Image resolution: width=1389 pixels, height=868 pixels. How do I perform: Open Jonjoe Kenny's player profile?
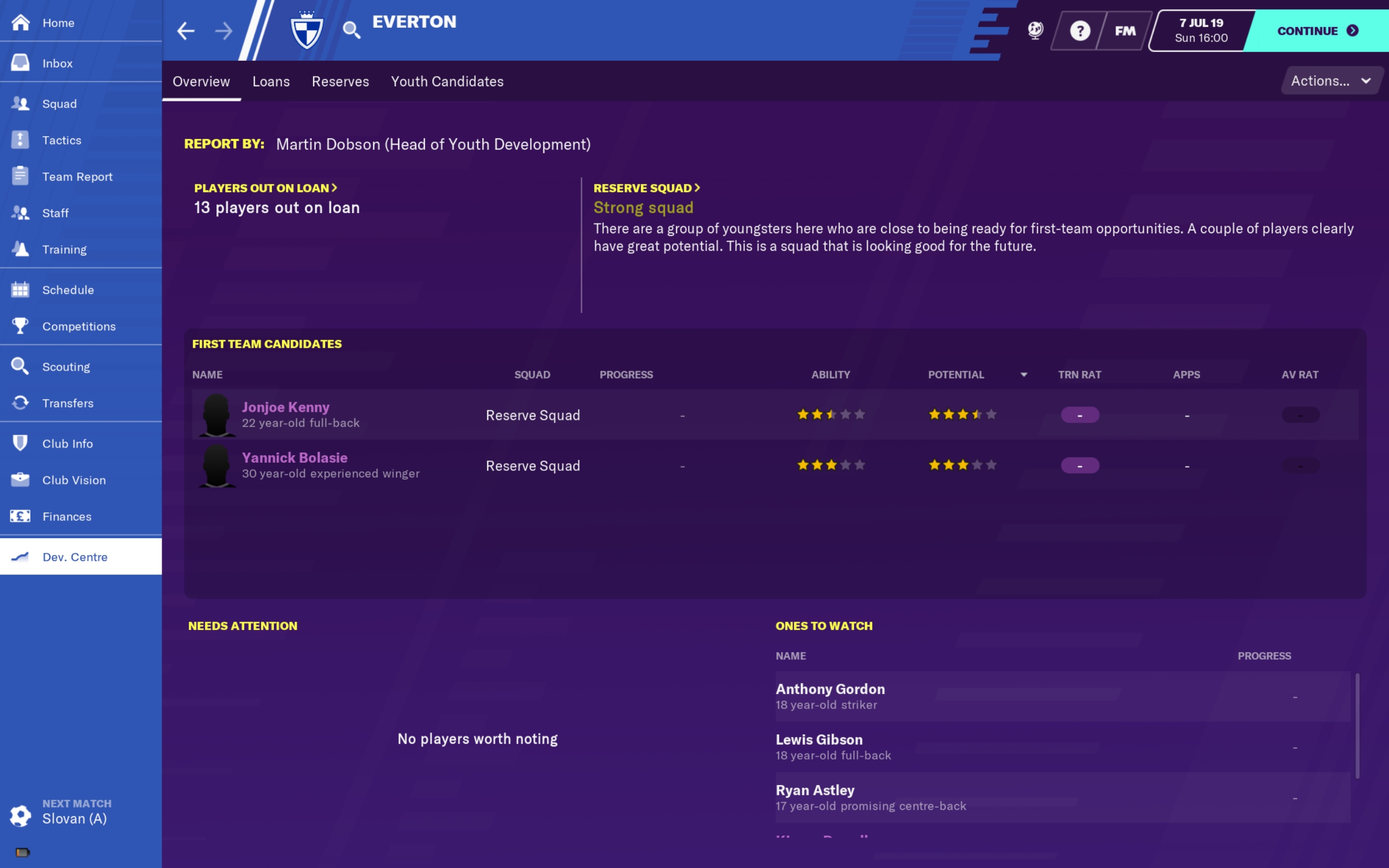pyautogui.click(x=285, y=407)
